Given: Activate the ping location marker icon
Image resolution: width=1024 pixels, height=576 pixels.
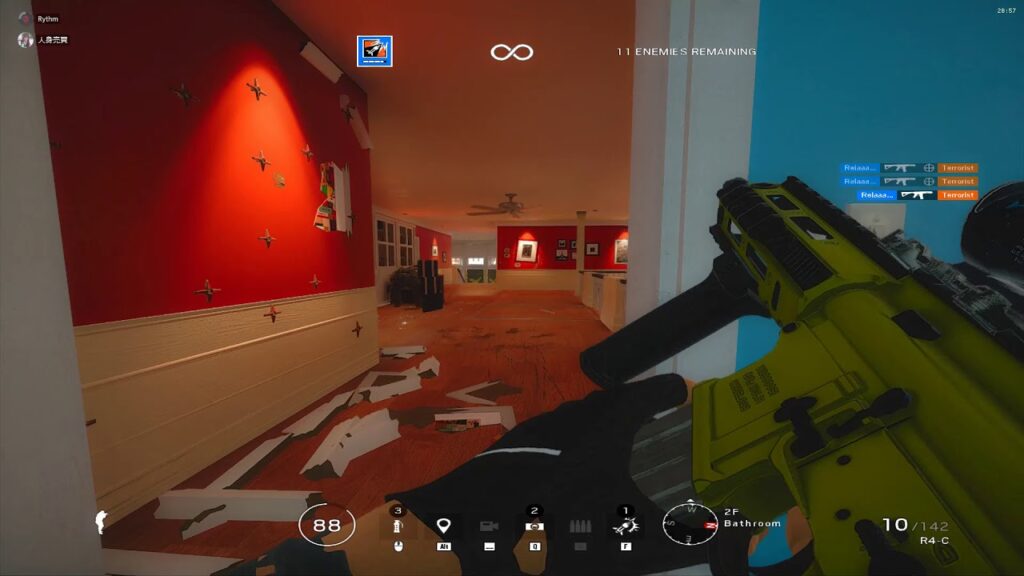Looking at the screenshot, I should click(441, 526).
